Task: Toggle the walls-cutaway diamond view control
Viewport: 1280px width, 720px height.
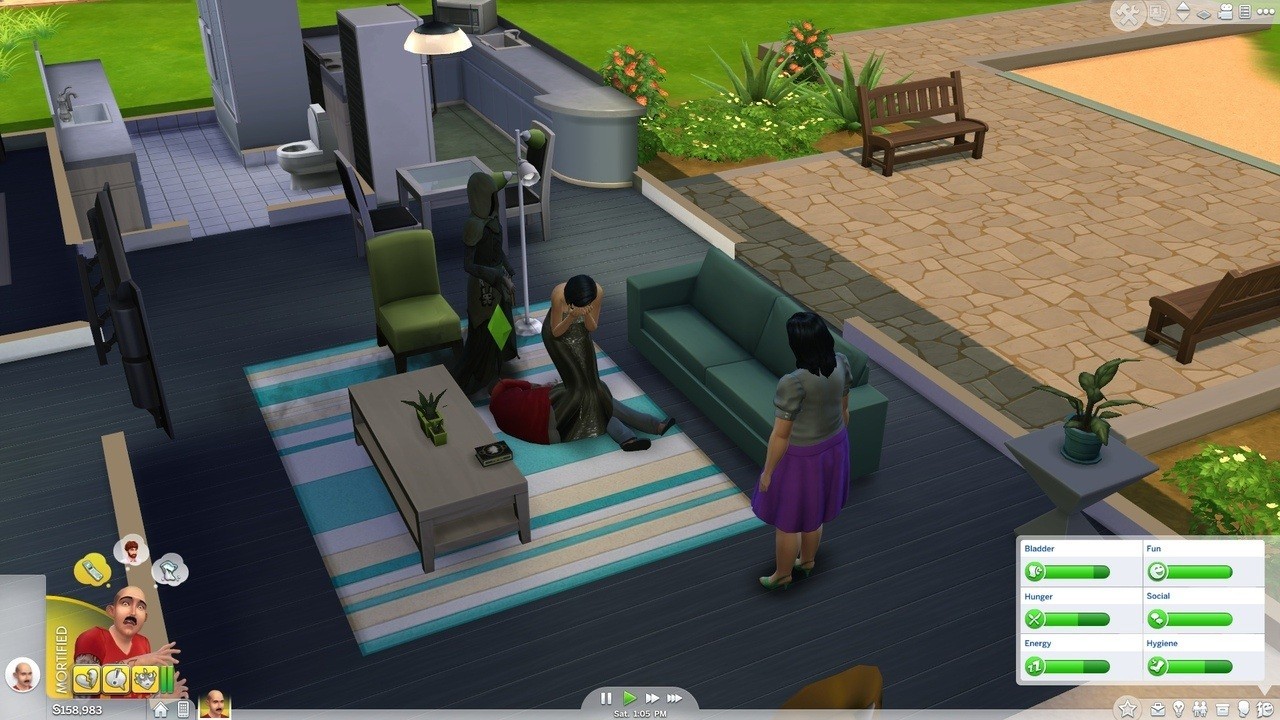Action: [1204, 15]
